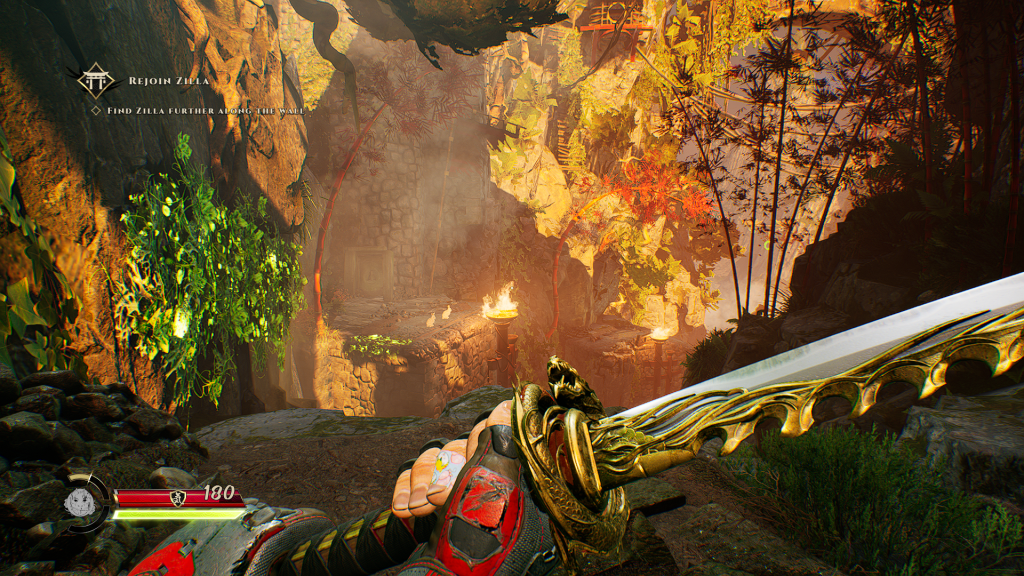Click the character portrait beside the health bar
This screenshot has width=1024, height=576.
(x=79, y=501)
